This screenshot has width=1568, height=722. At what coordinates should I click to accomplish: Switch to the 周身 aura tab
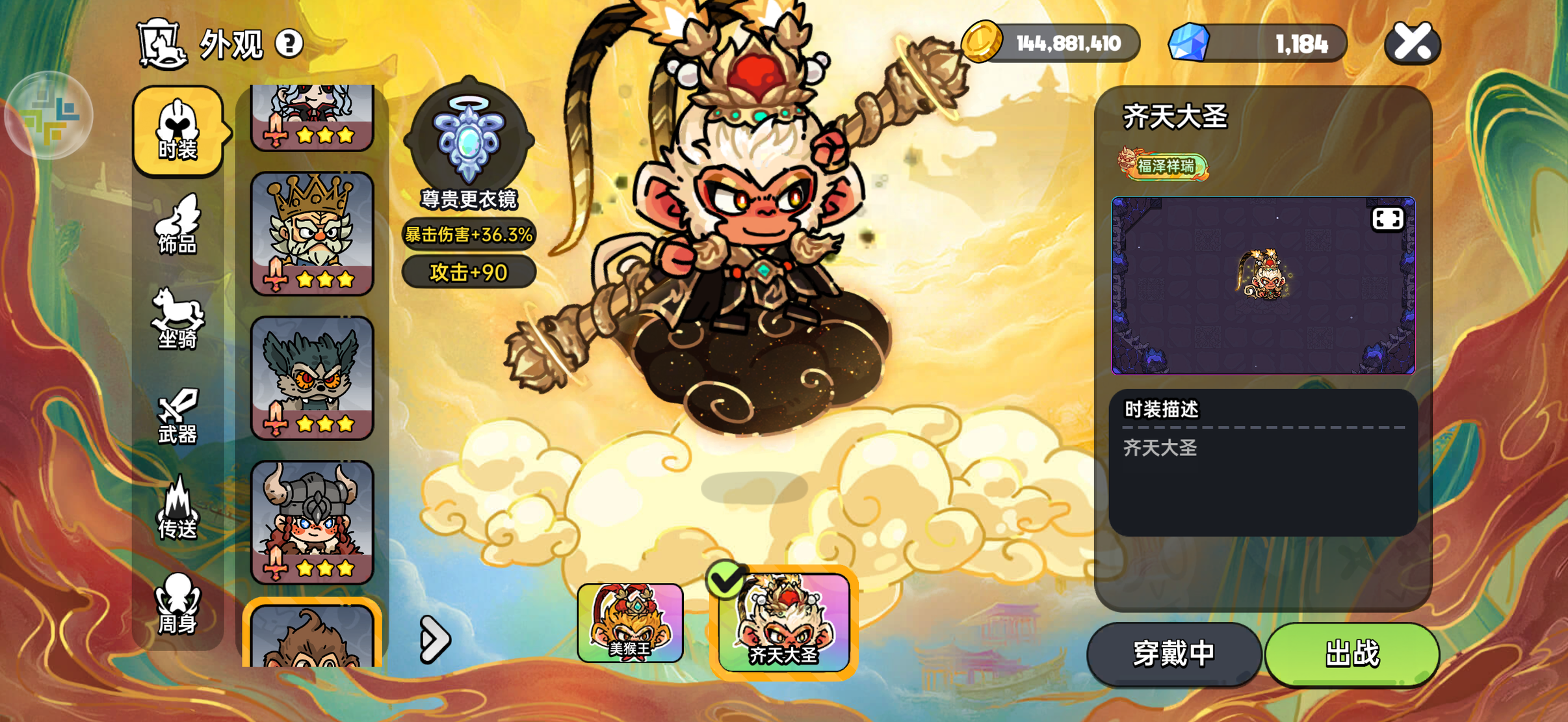(x=178, y=604)
